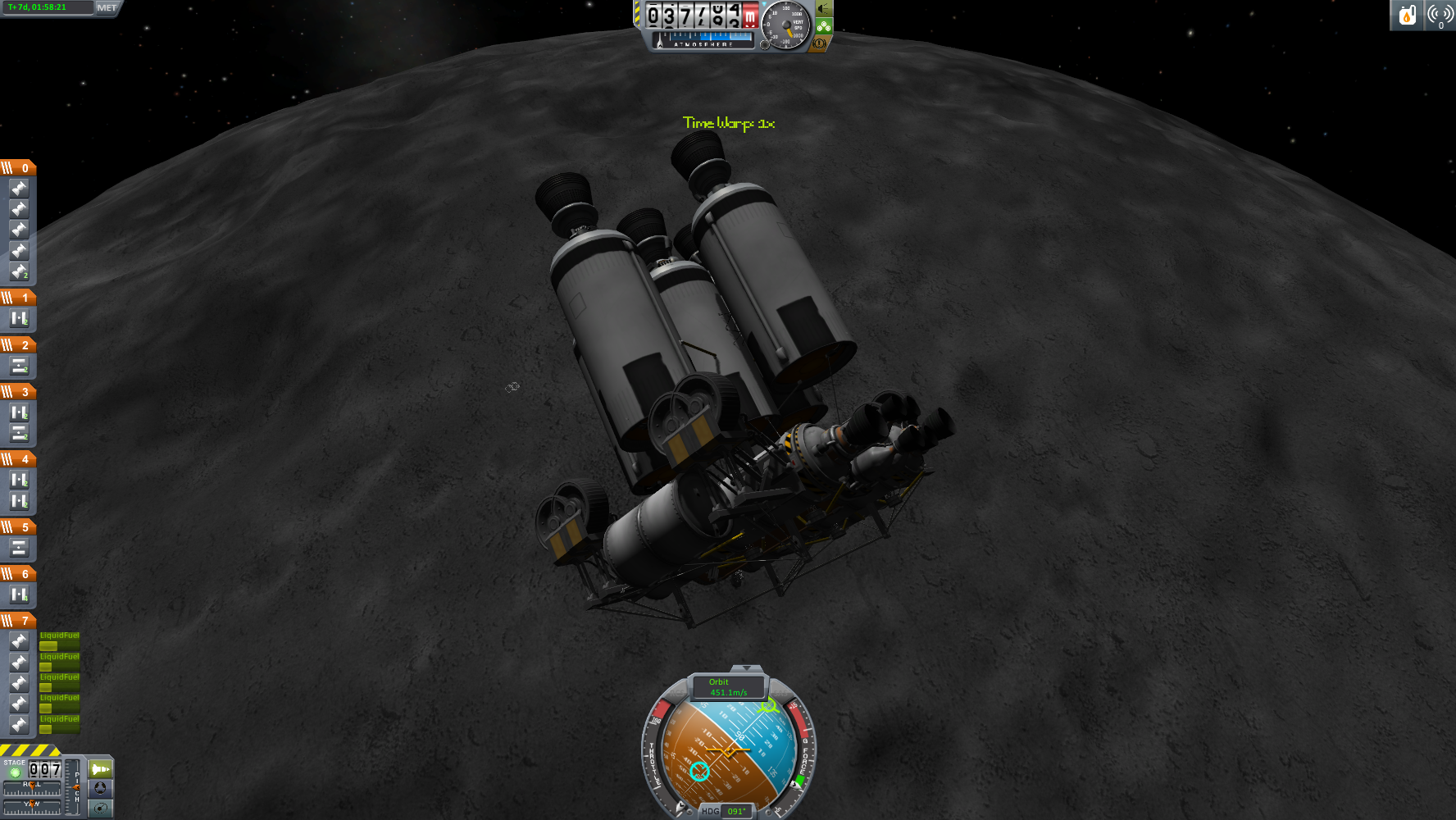Screen dimensions: 1456x820
Task: Click the decoupler icon in stage 1
Action: click(x=19, y=318)
